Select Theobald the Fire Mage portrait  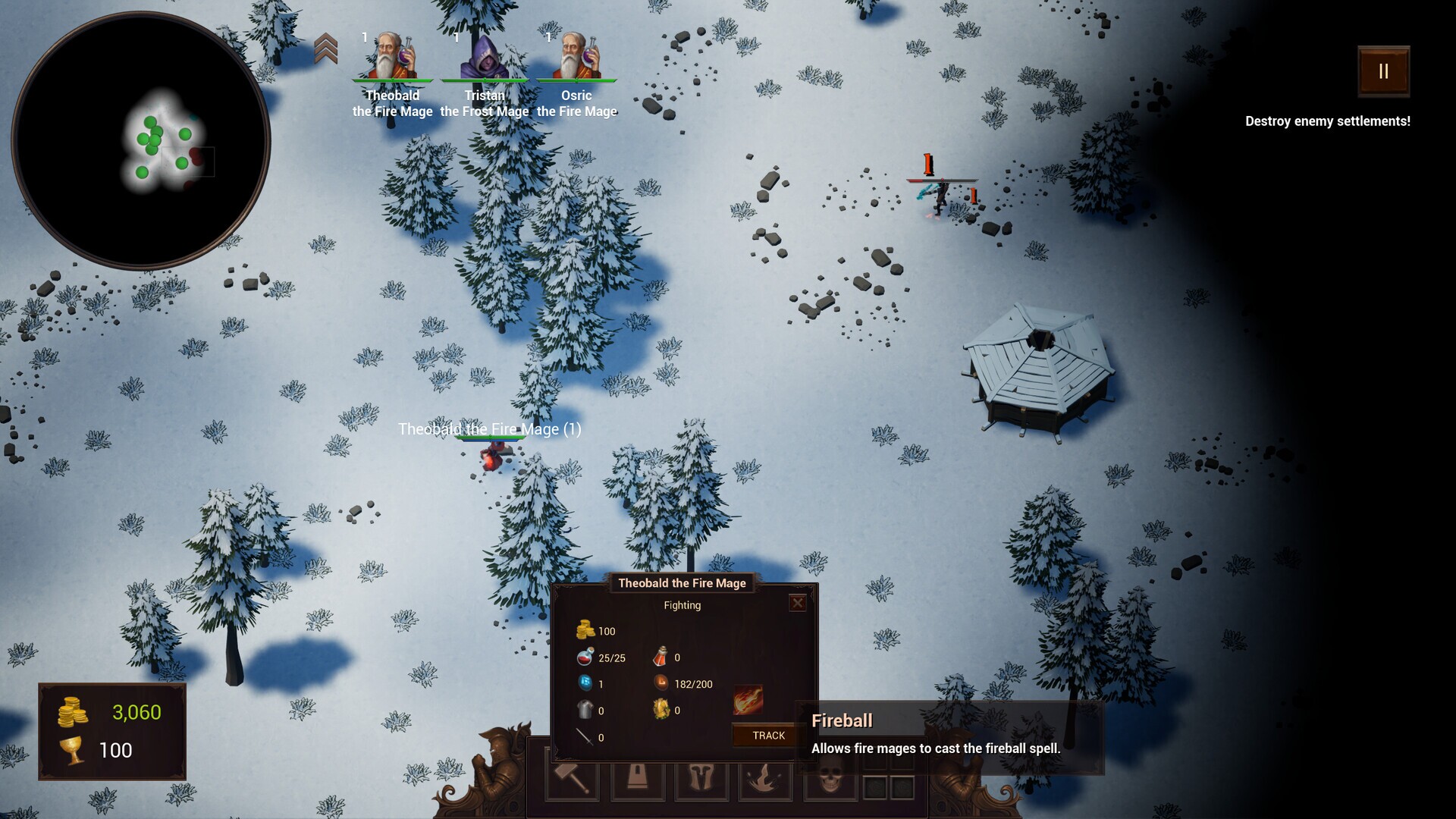[394, 57]
